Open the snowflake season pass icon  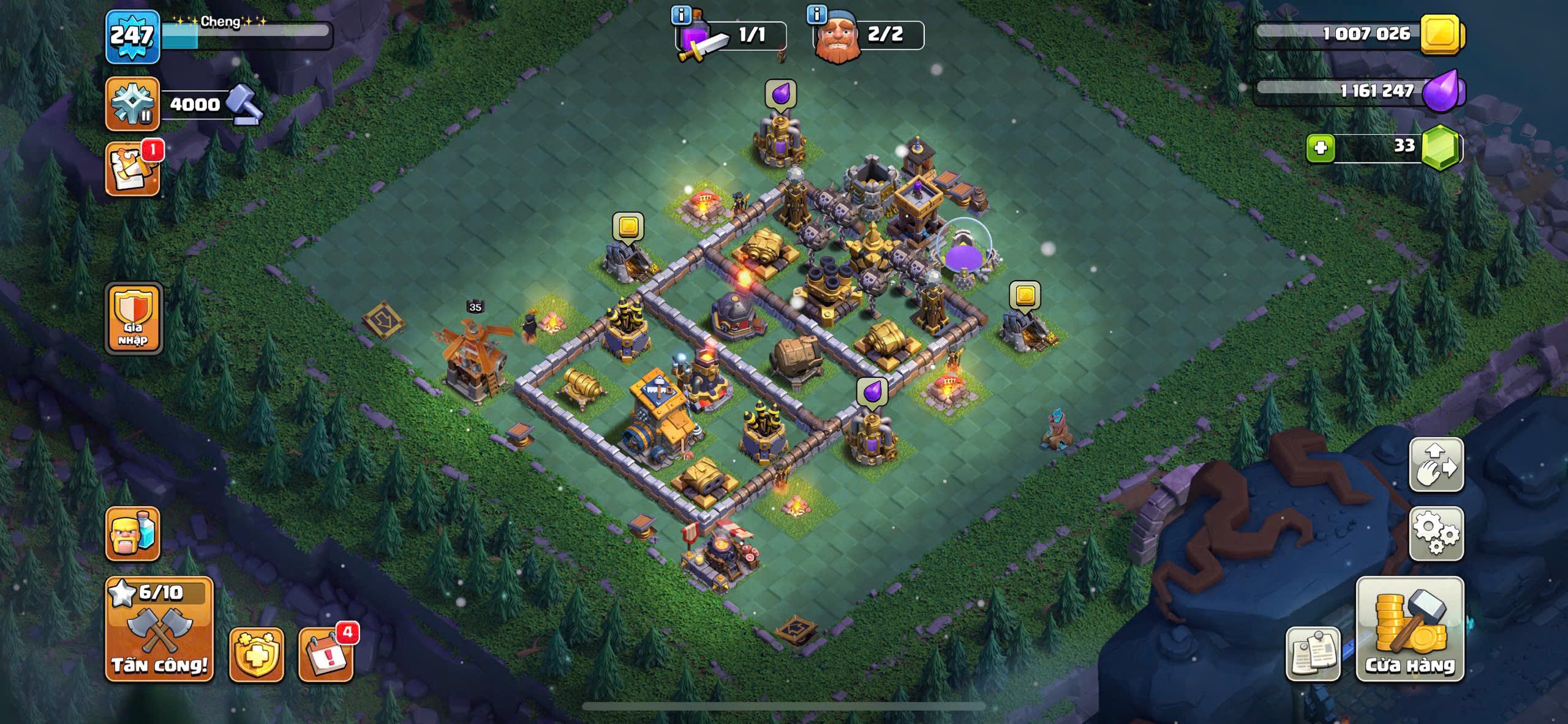132,104
